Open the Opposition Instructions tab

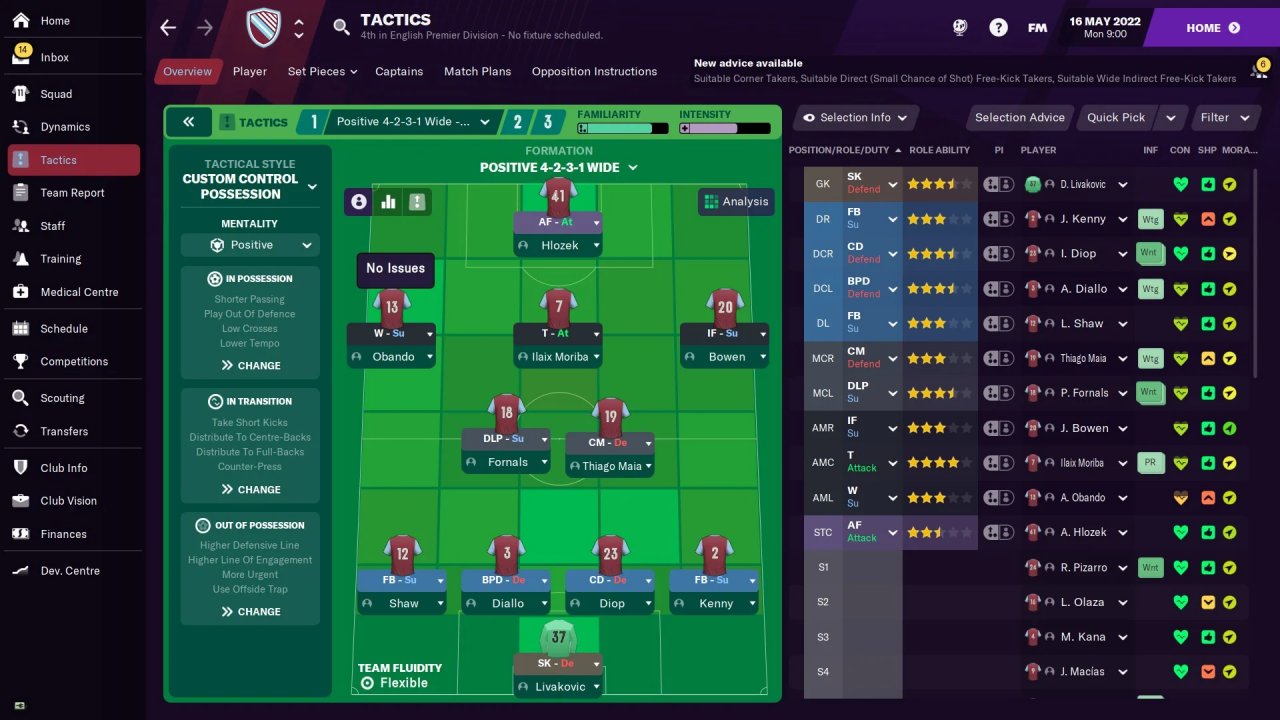coord(594,72)
